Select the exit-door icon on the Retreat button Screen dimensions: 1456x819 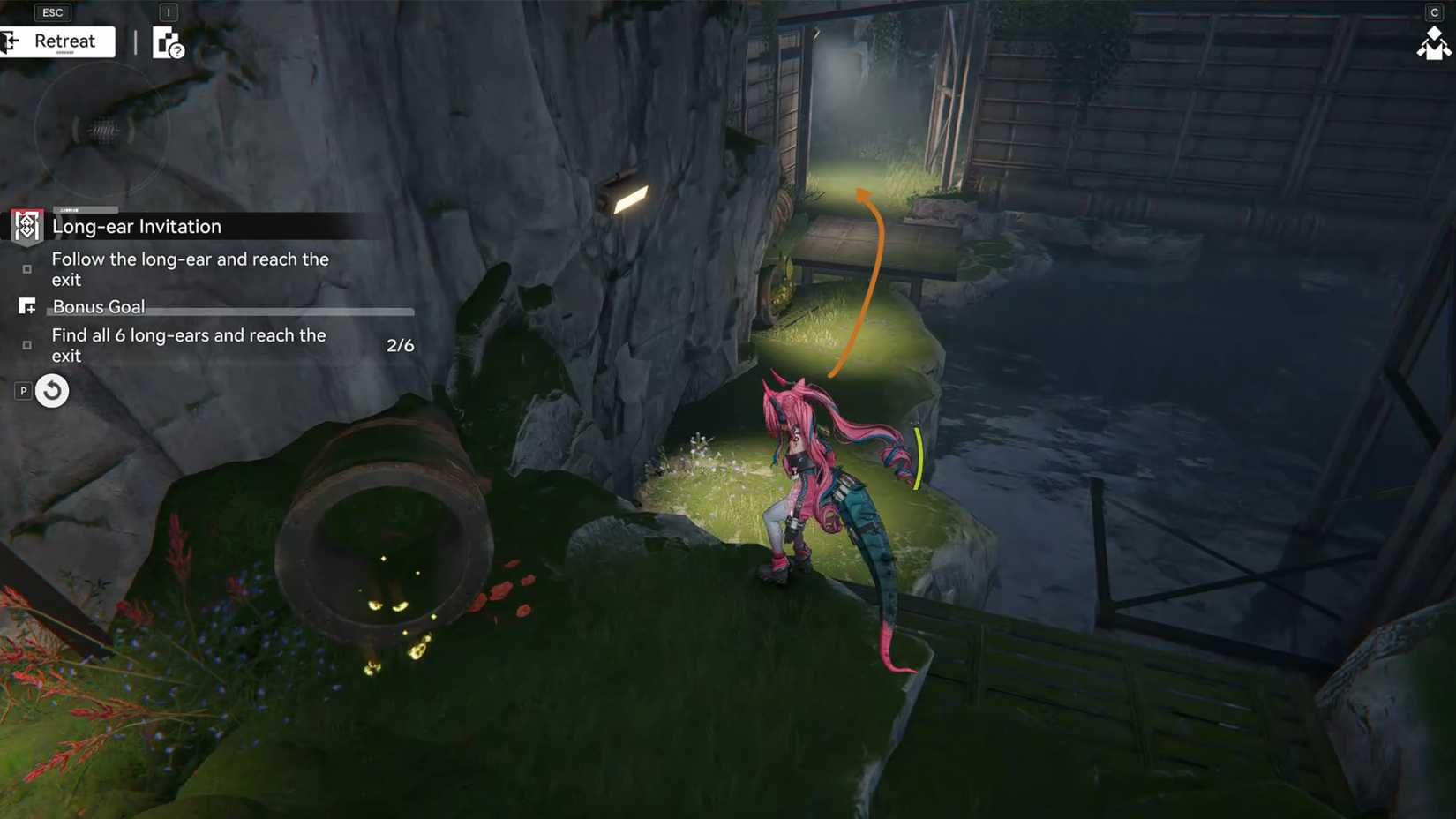coord(11,41)
